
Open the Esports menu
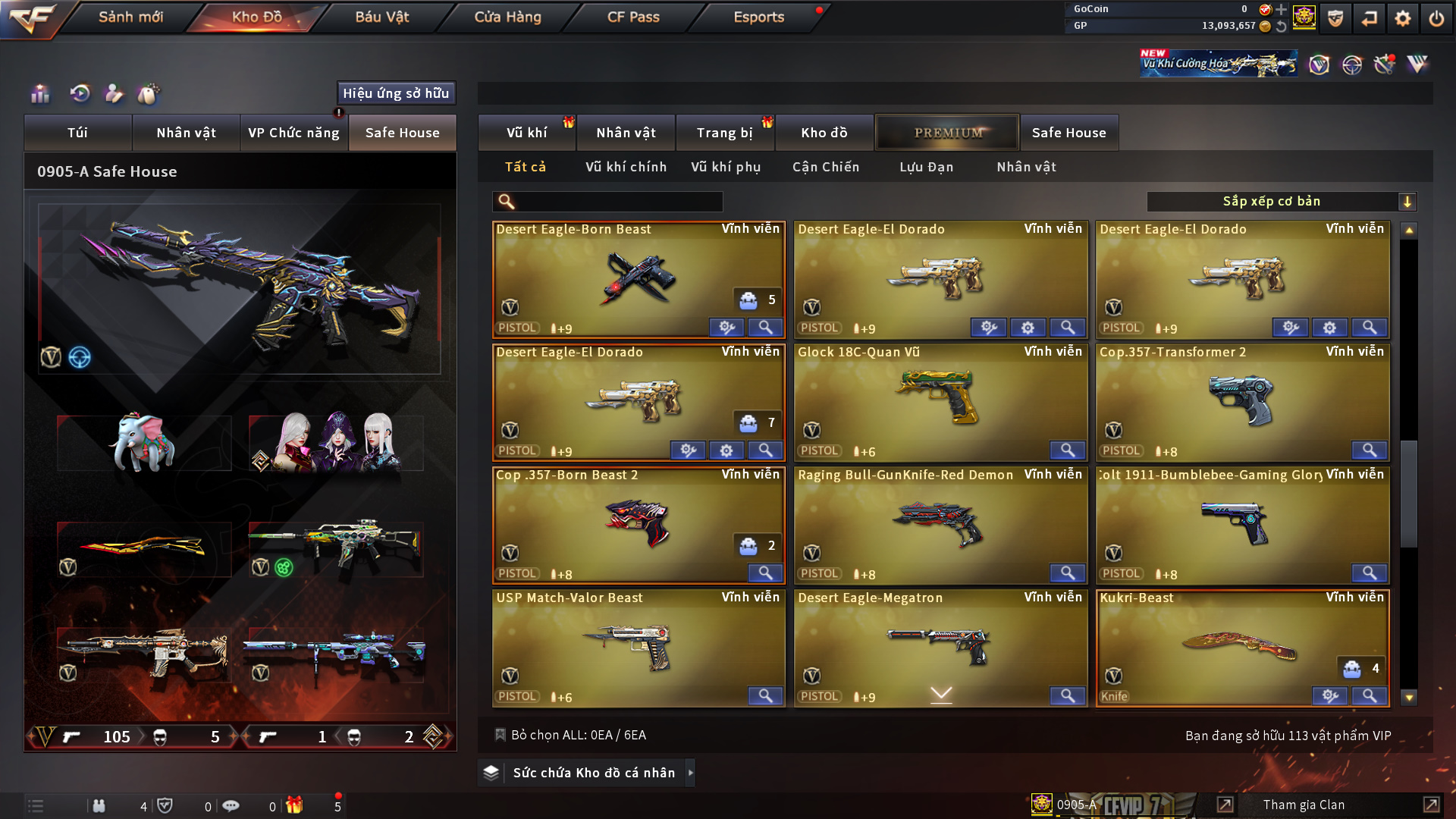tap(758, 17)
